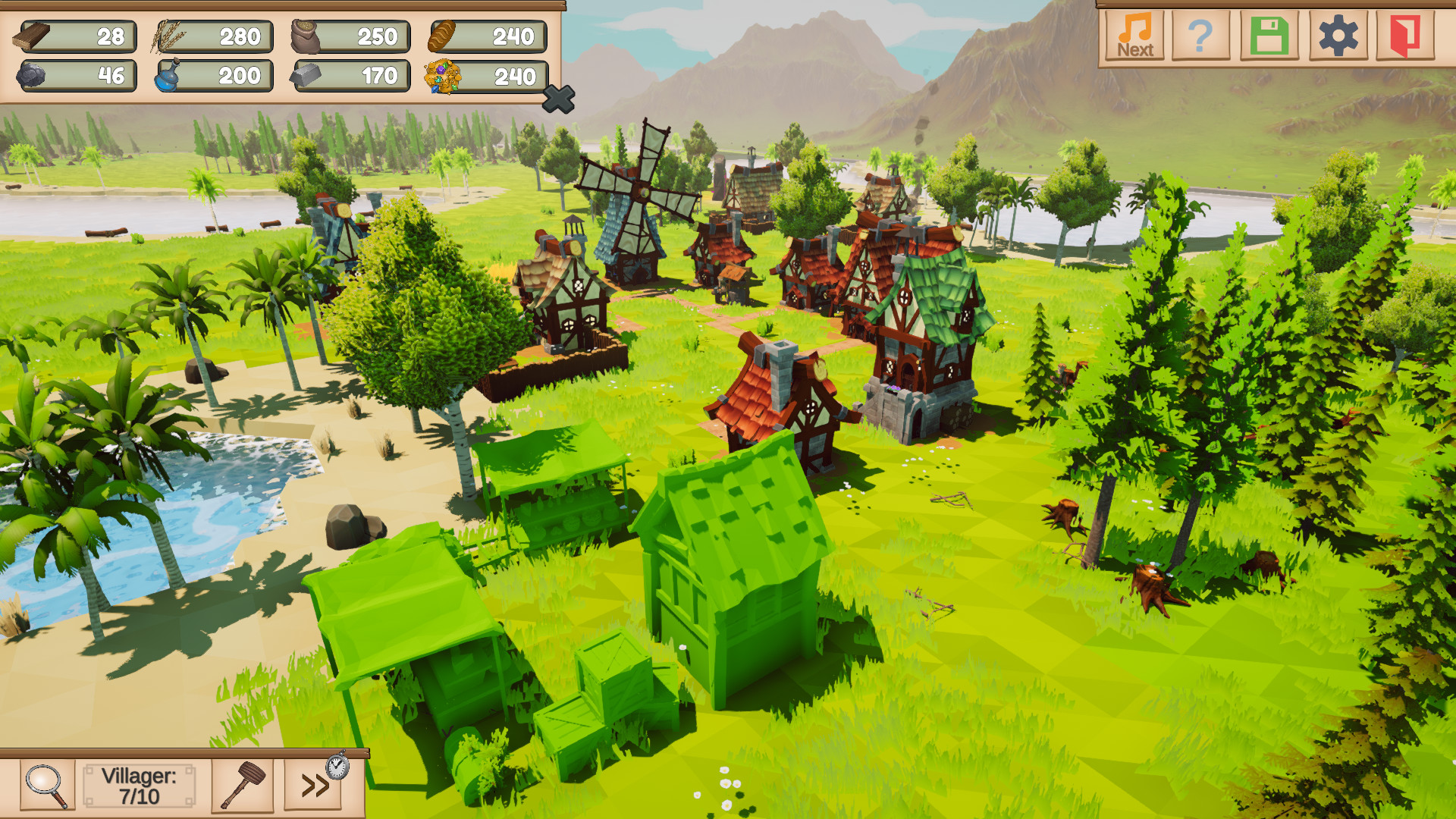Image resolution: width=1456 pixels, height=819 pixels.
Task: Select the hammer build tool
Action: click(x=243, y=786)
